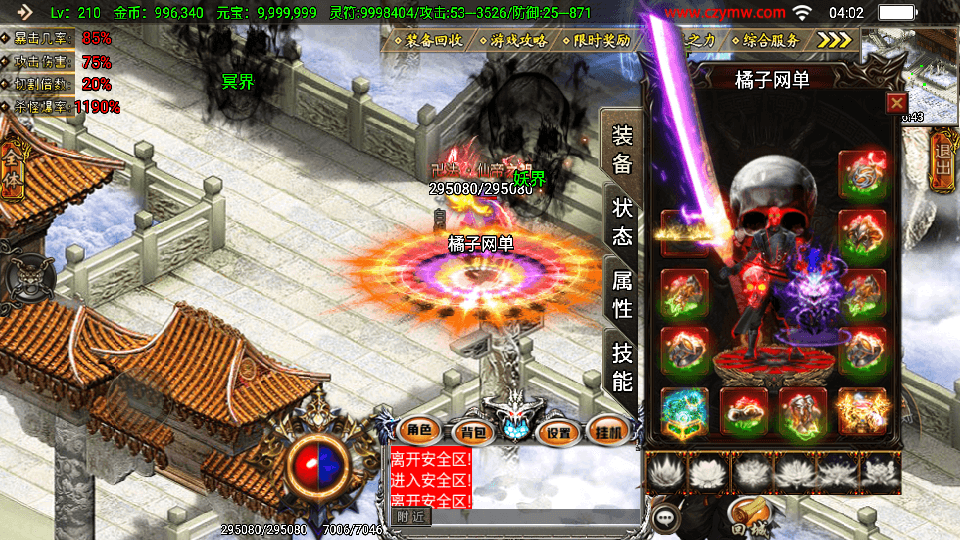960x540 pixels.
Task: Open the 装备回收 equipment recycling menu
Action: click(430, 41)
